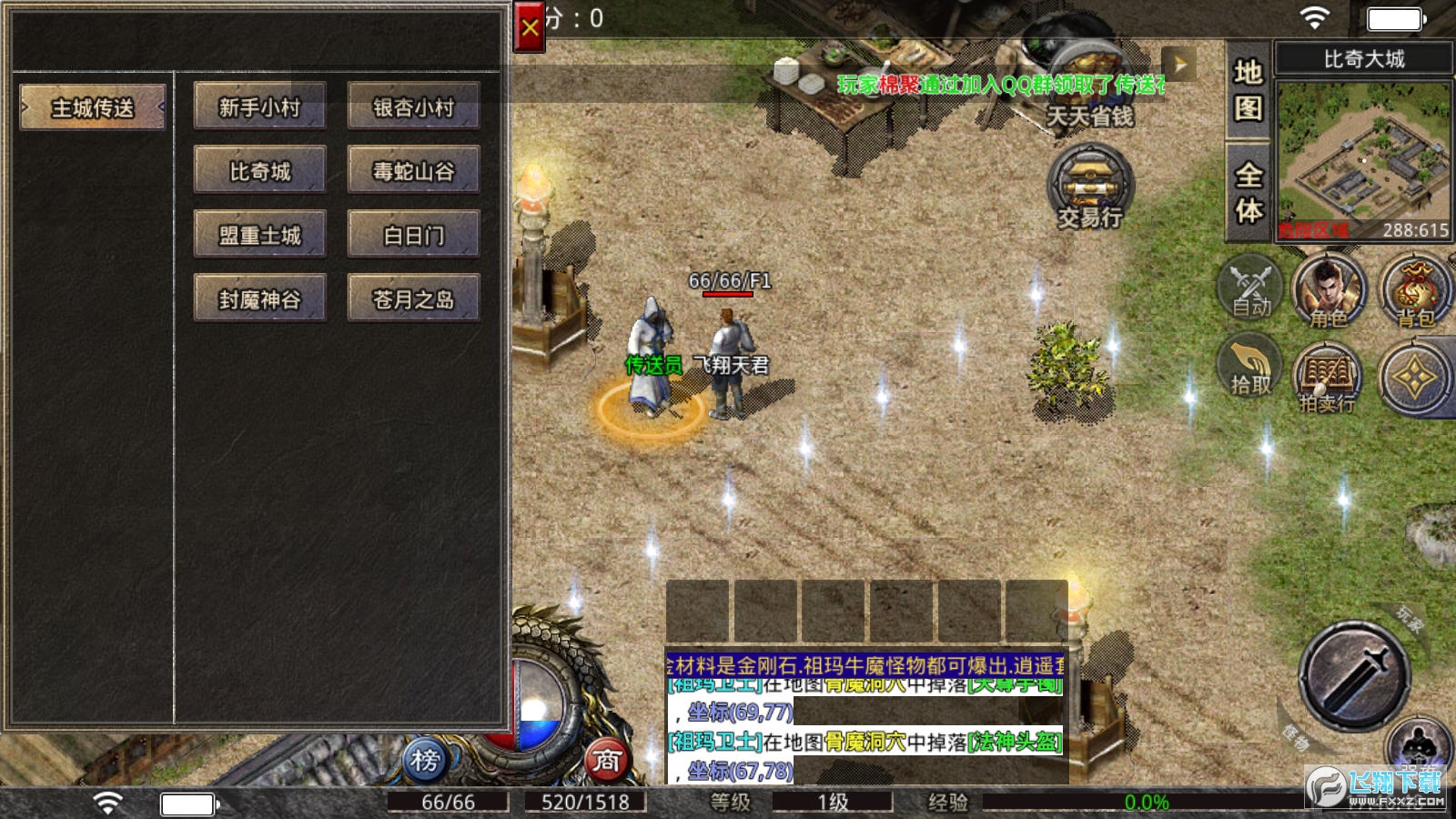
Task: Select the 主城传送 teleport category tab
Action: (x=92, y=107)
